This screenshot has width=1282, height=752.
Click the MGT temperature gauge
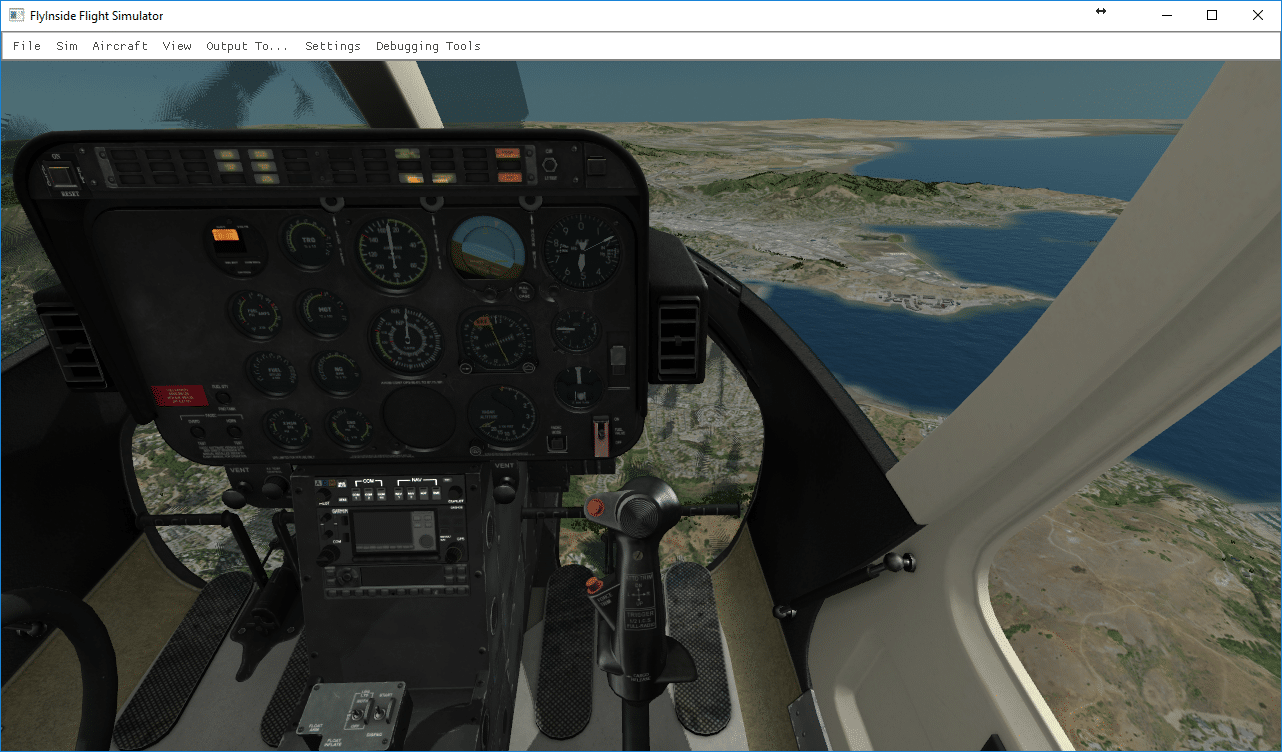(322, 311)
